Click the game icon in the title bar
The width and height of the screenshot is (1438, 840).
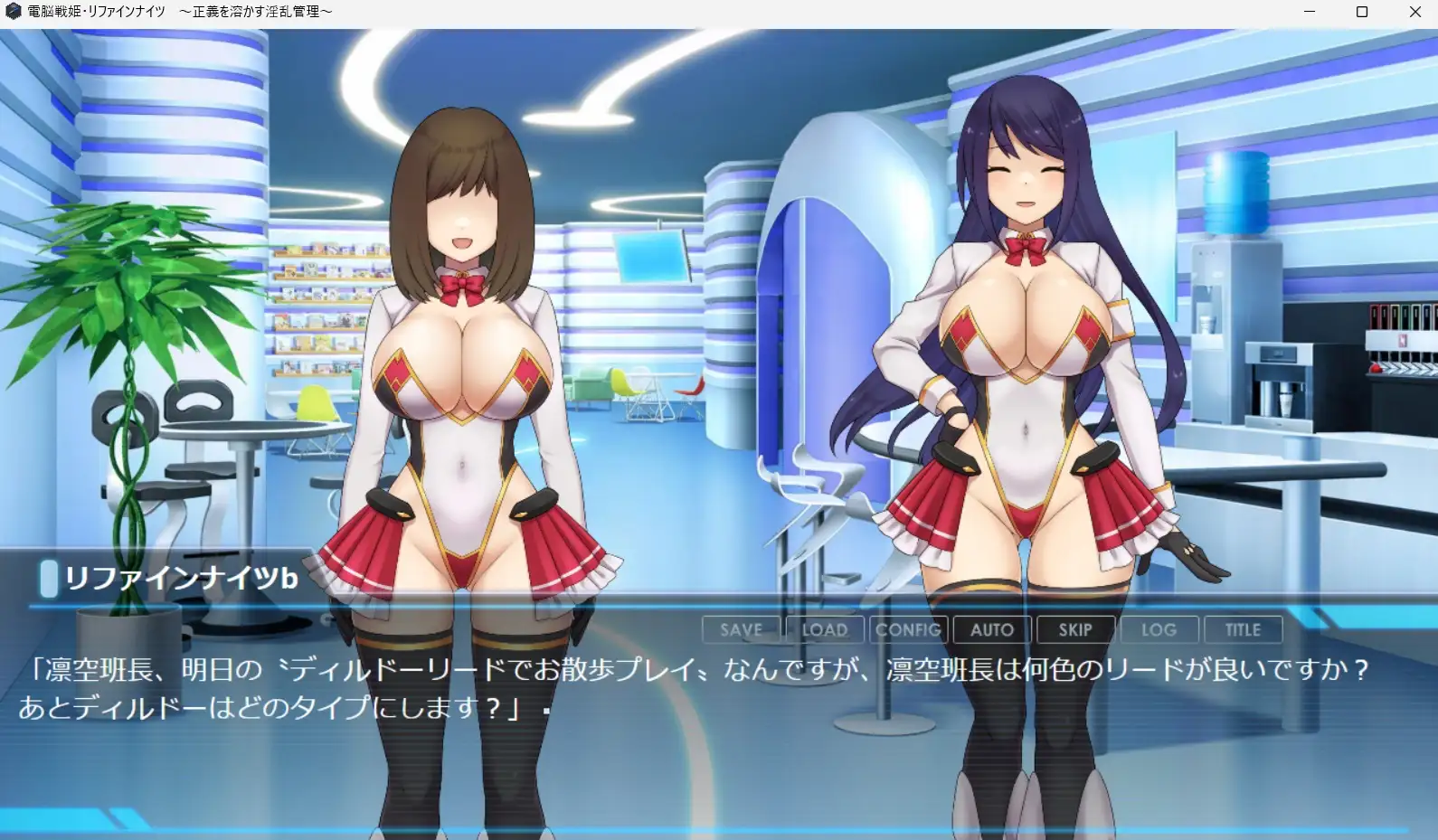(x=13, y=11)
